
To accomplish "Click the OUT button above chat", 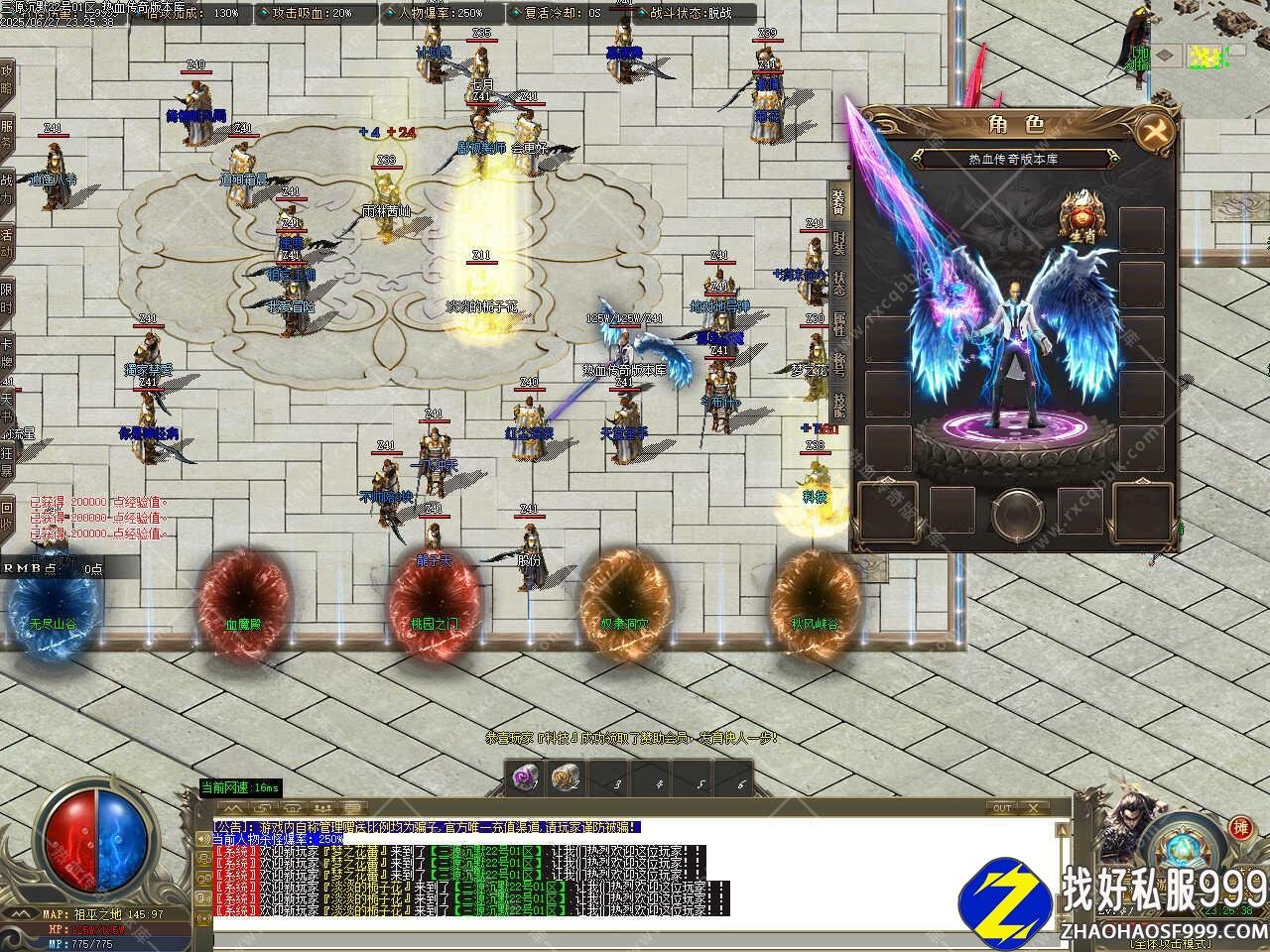I will pyautogui.click(x=1002, y=808).
